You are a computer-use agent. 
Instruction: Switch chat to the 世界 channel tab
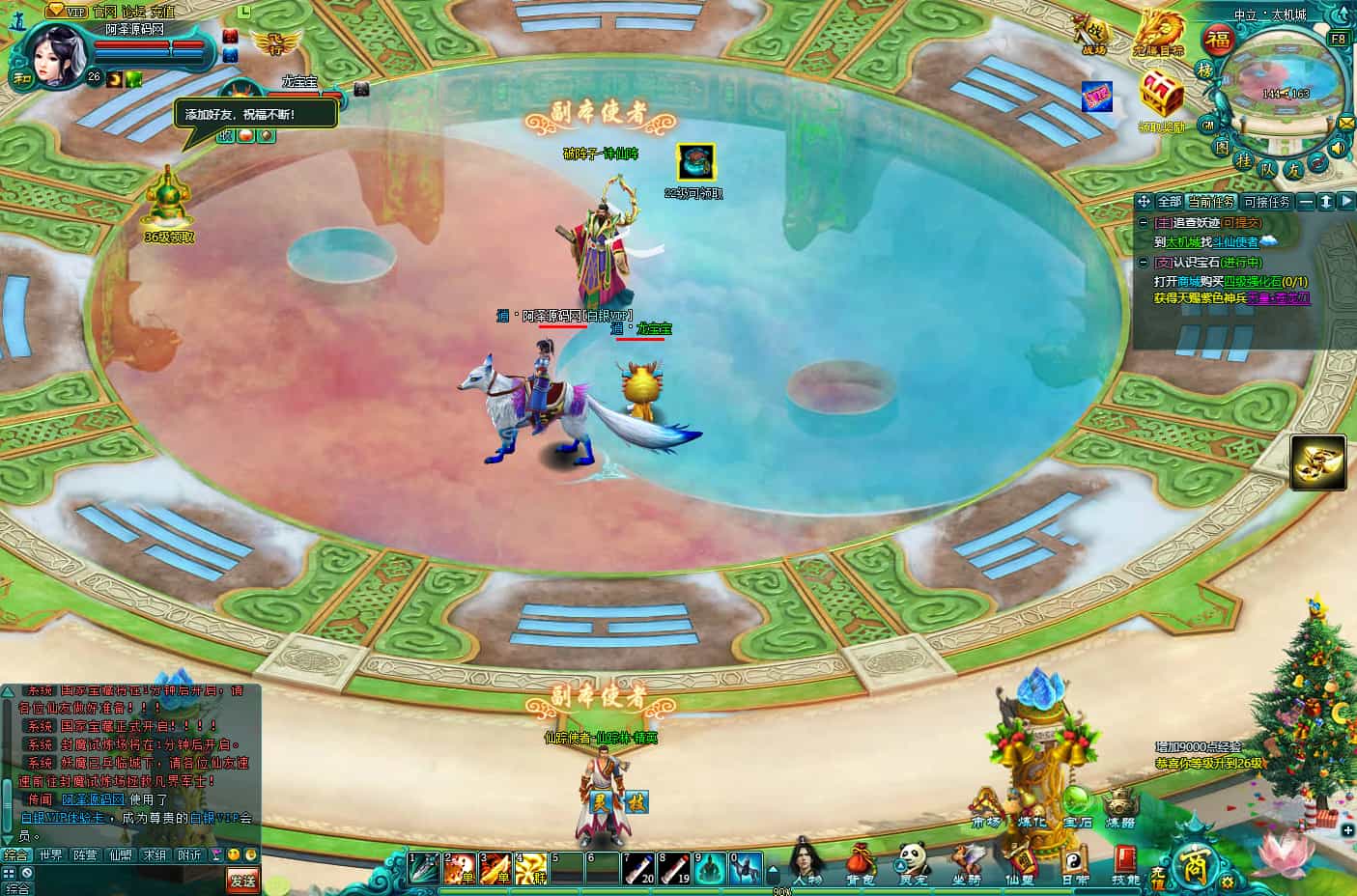51,855
